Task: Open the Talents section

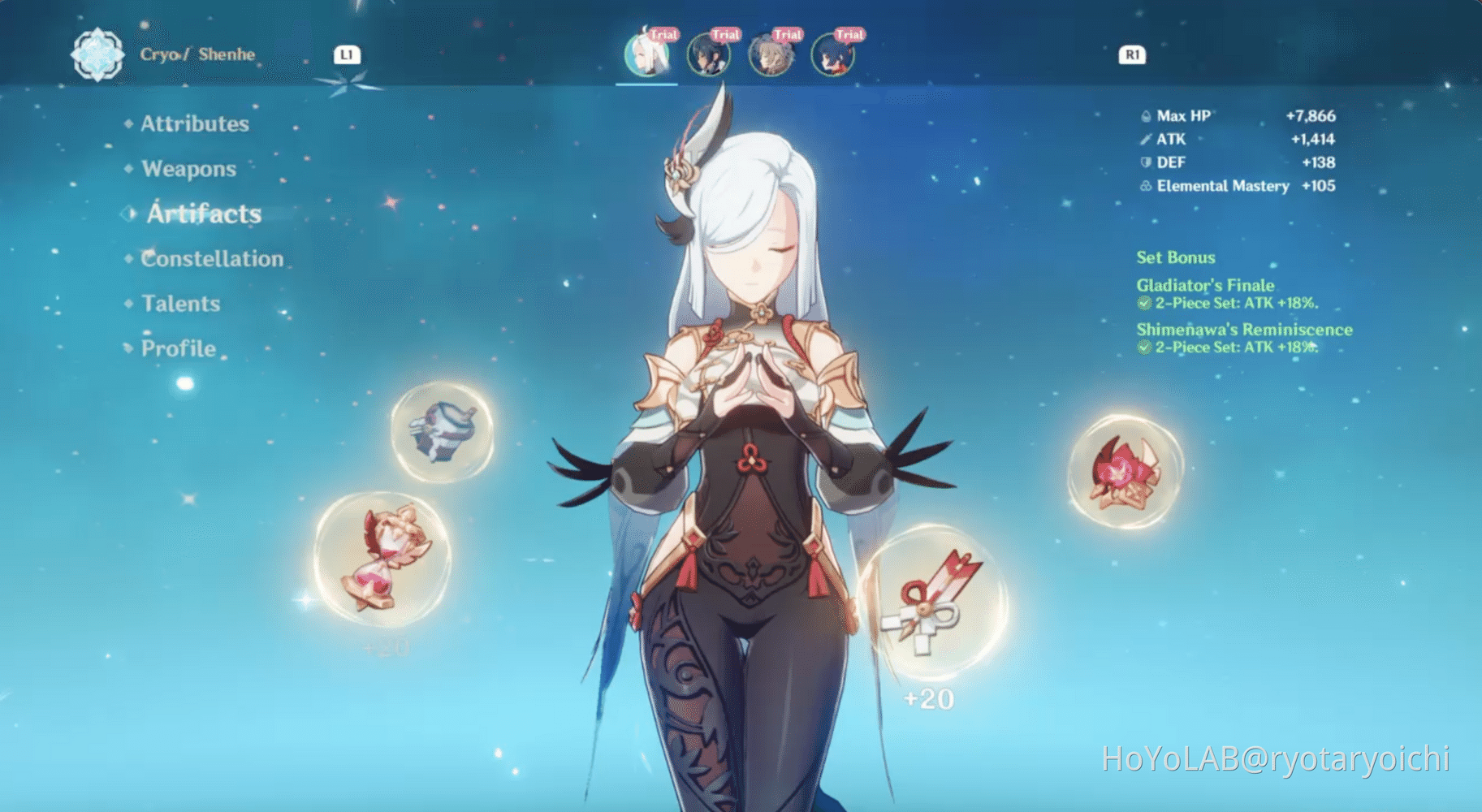Action: point(179,303)
